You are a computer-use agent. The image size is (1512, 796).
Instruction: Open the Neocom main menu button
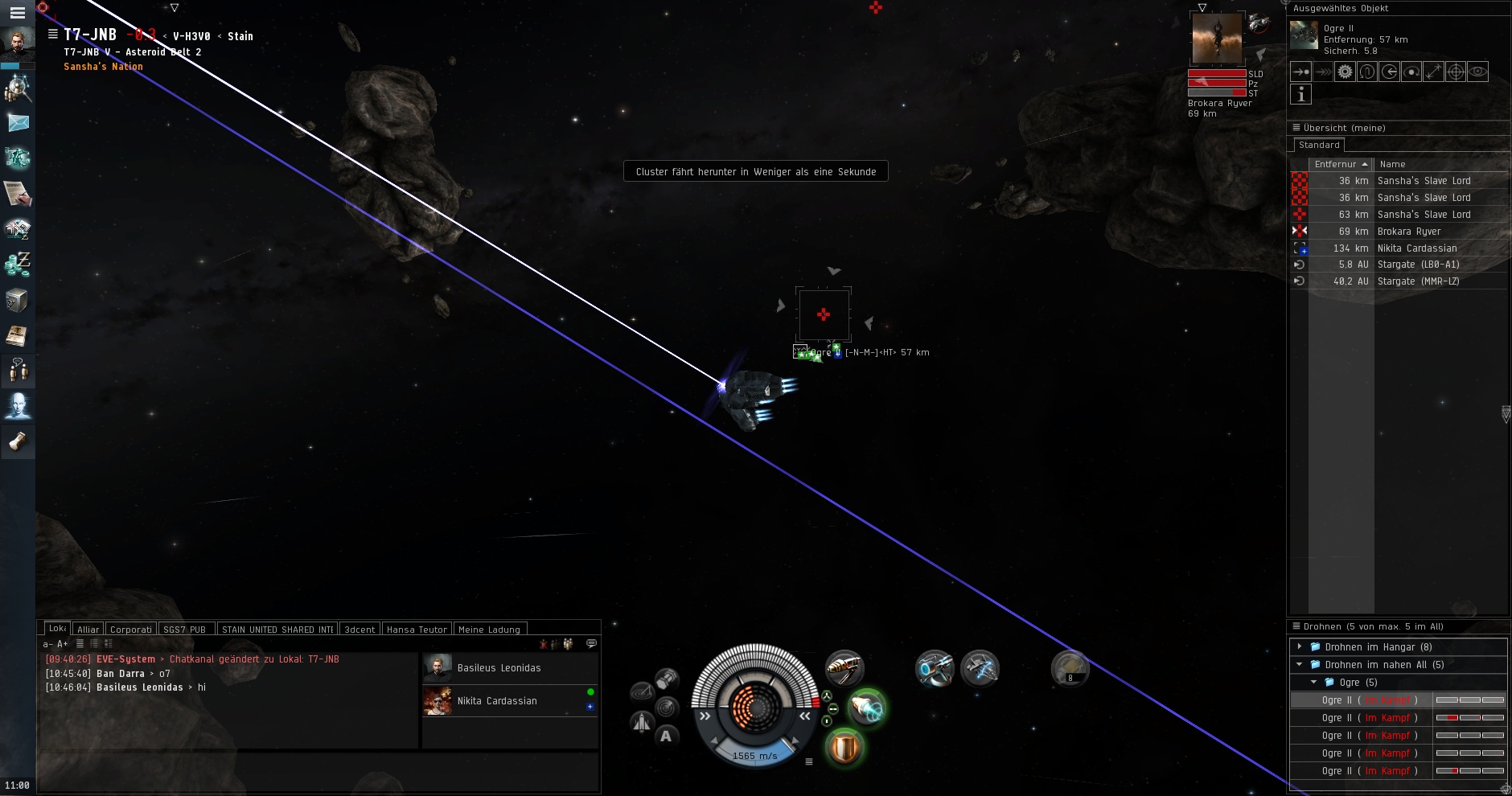pyautogui.click(x=17, y=12)
